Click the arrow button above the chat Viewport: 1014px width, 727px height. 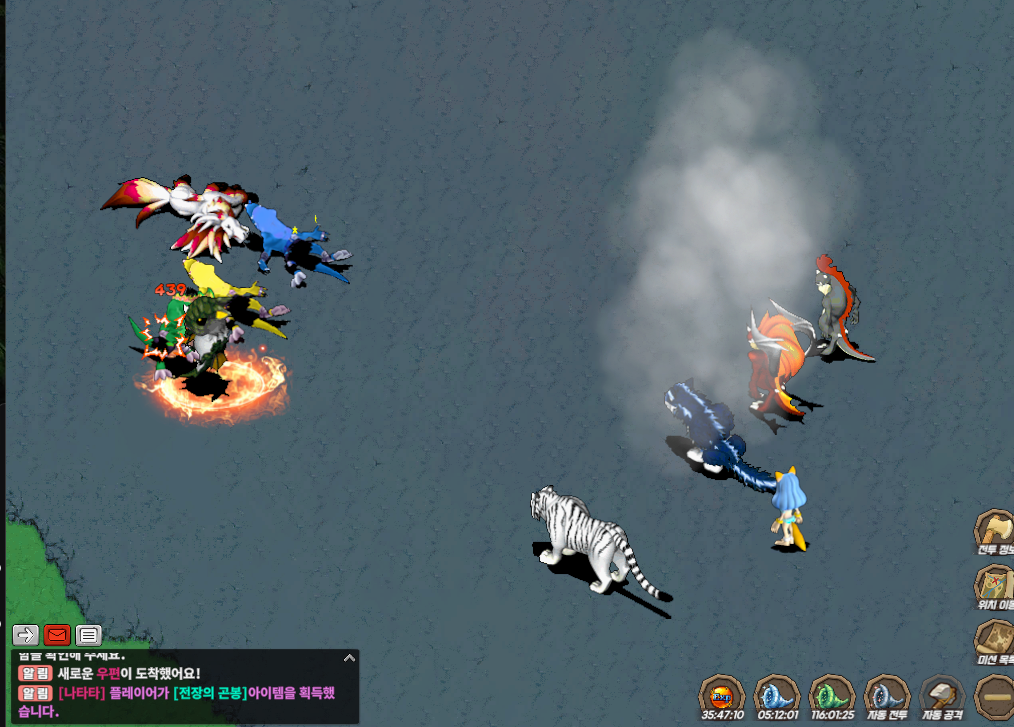point(25,634)
